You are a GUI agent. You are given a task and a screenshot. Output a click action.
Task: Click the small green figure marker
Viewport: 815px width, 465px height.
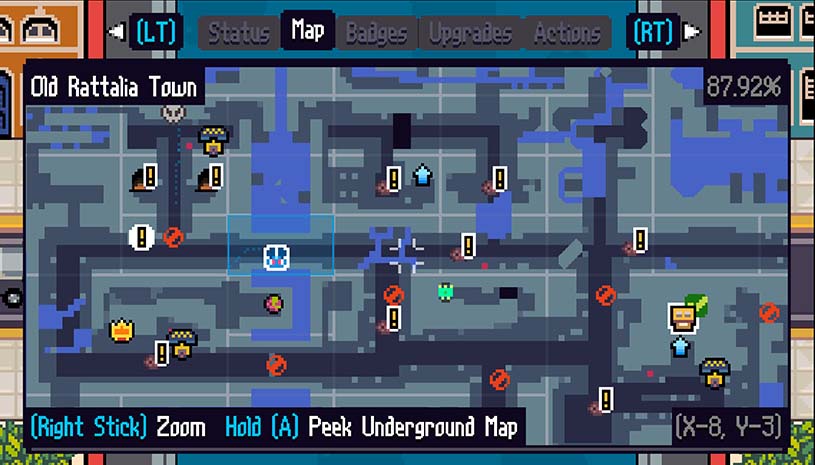pos(446,291)
